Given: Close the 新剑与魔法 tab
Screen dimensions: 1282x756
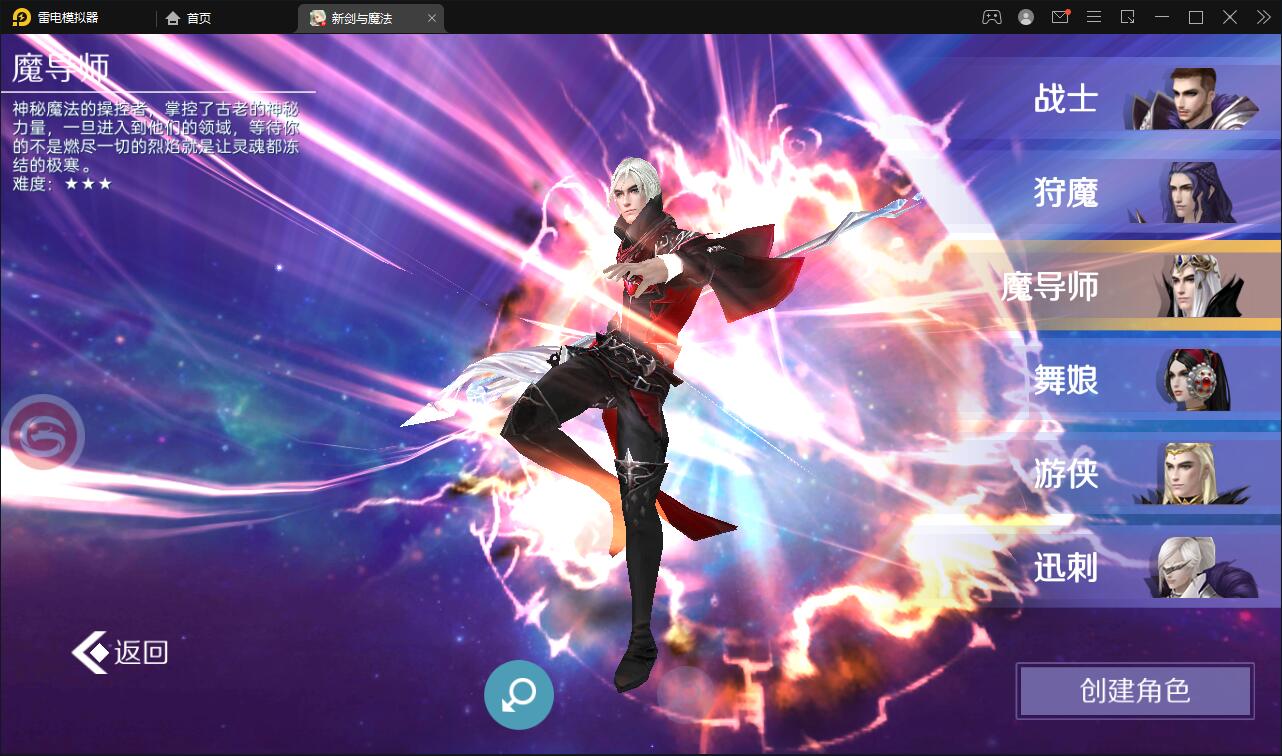Looking at the screenshot, I should click(x=431, y=17).
